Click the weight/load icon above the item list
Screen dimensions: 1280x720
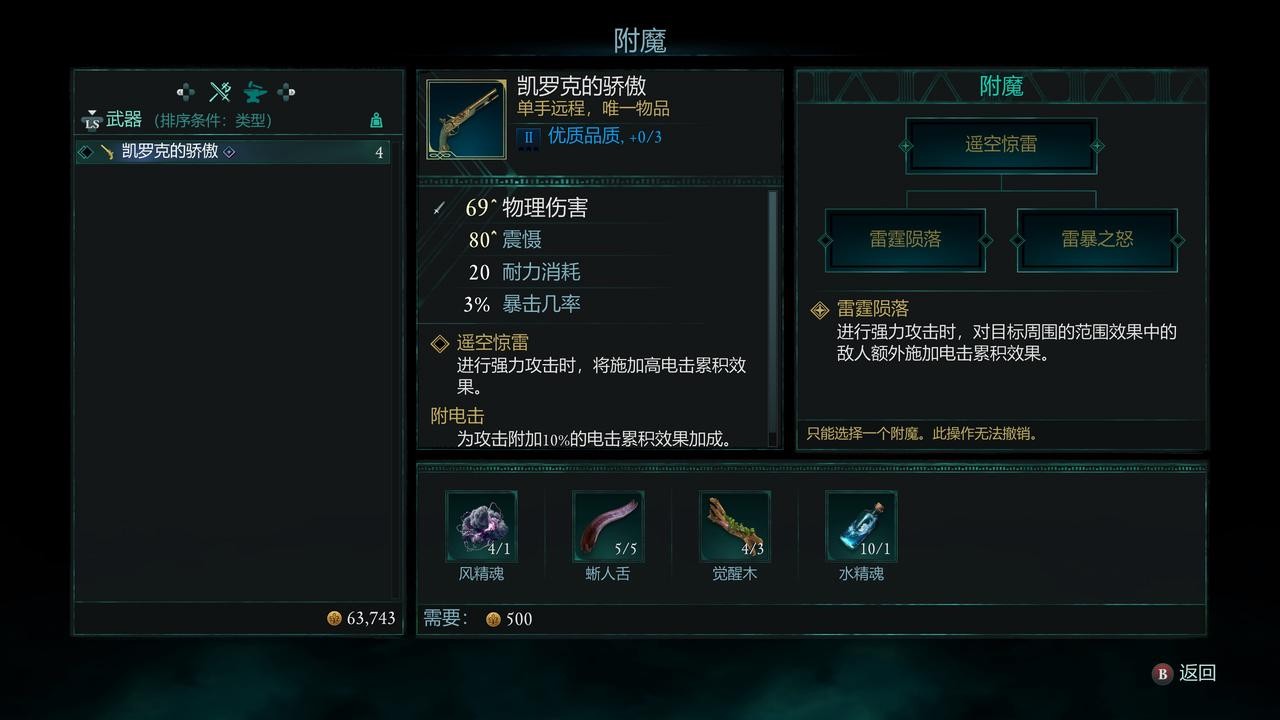(x=376, y=119)
